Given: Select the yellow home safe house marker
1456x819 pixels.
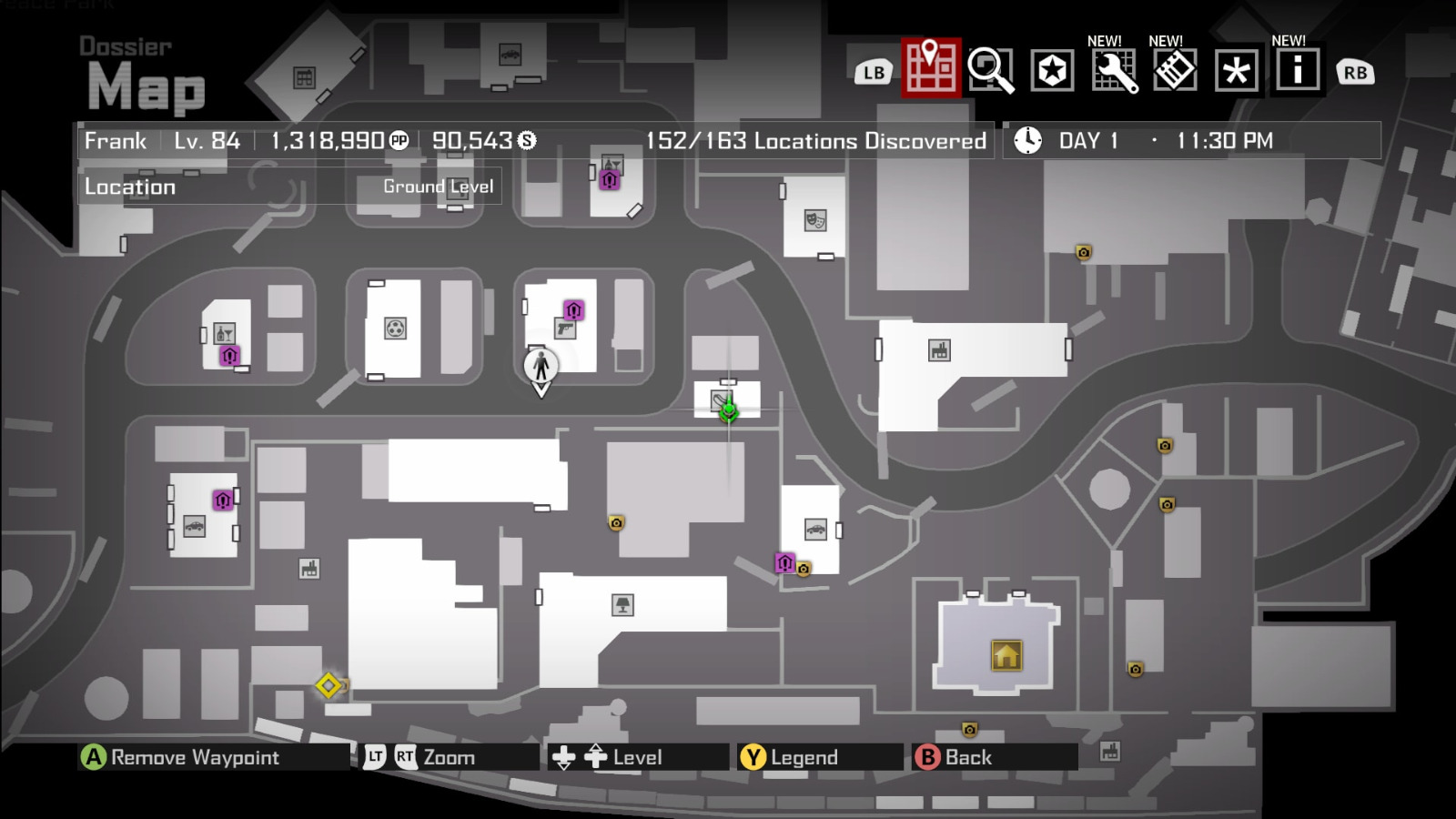Looking at the screenshot, I should [1005, 655].
